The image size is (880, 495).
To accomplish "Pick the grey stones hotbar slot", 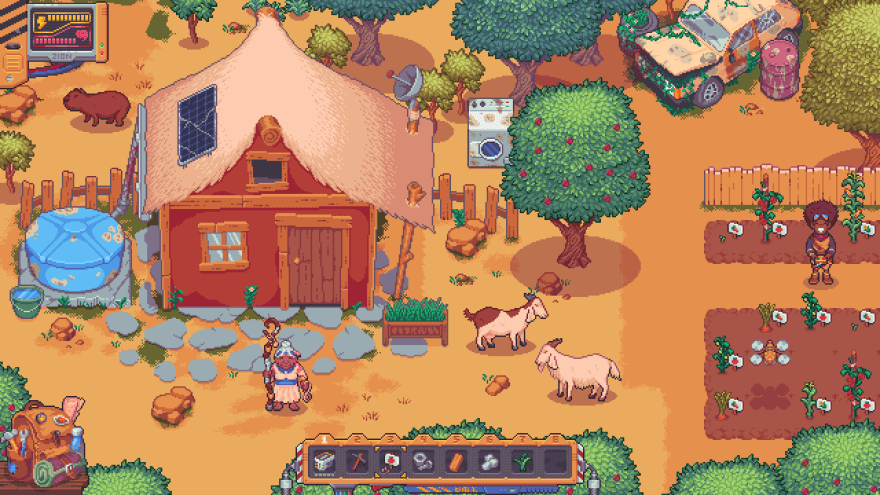I will tap(489, 462).
